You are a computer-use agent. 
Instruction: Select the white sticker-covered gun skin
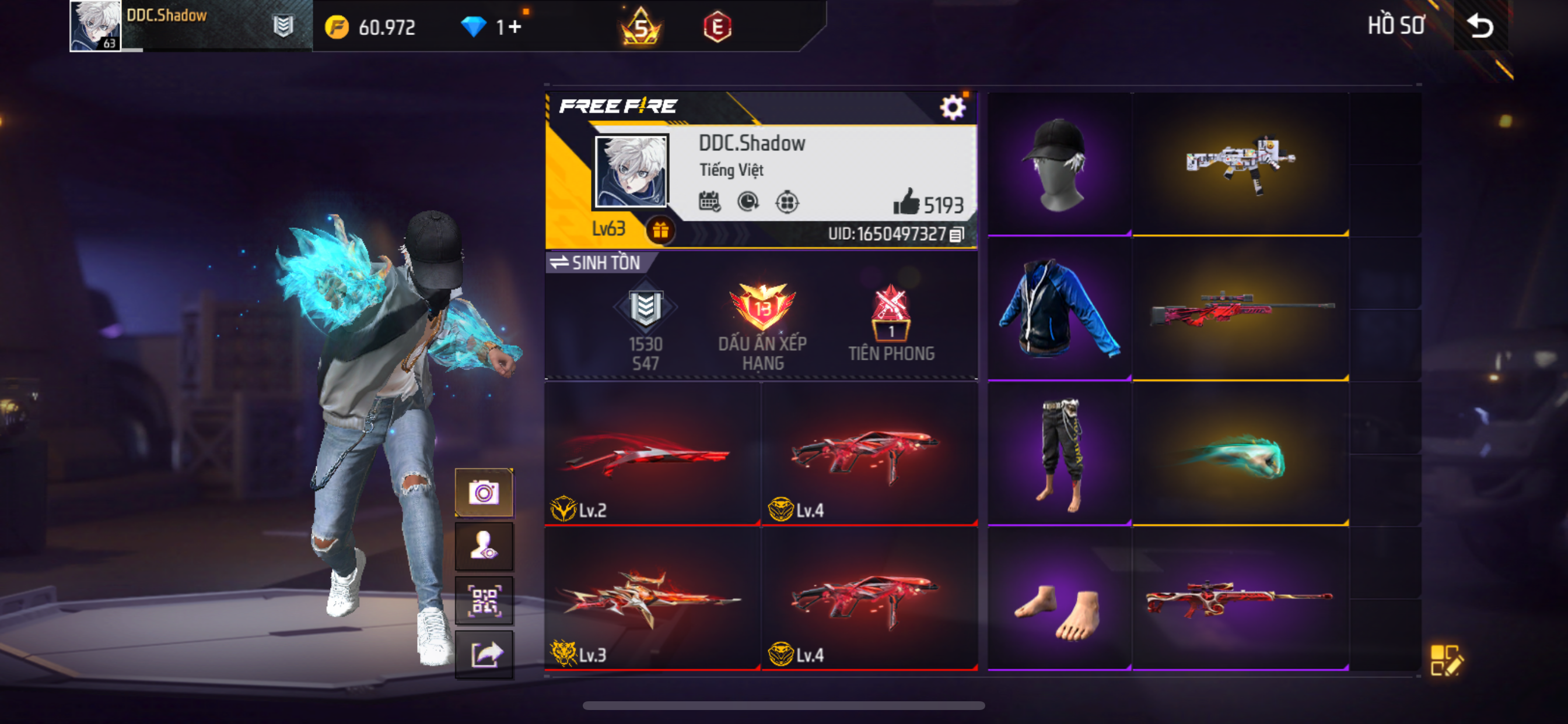coord(1240,164)
